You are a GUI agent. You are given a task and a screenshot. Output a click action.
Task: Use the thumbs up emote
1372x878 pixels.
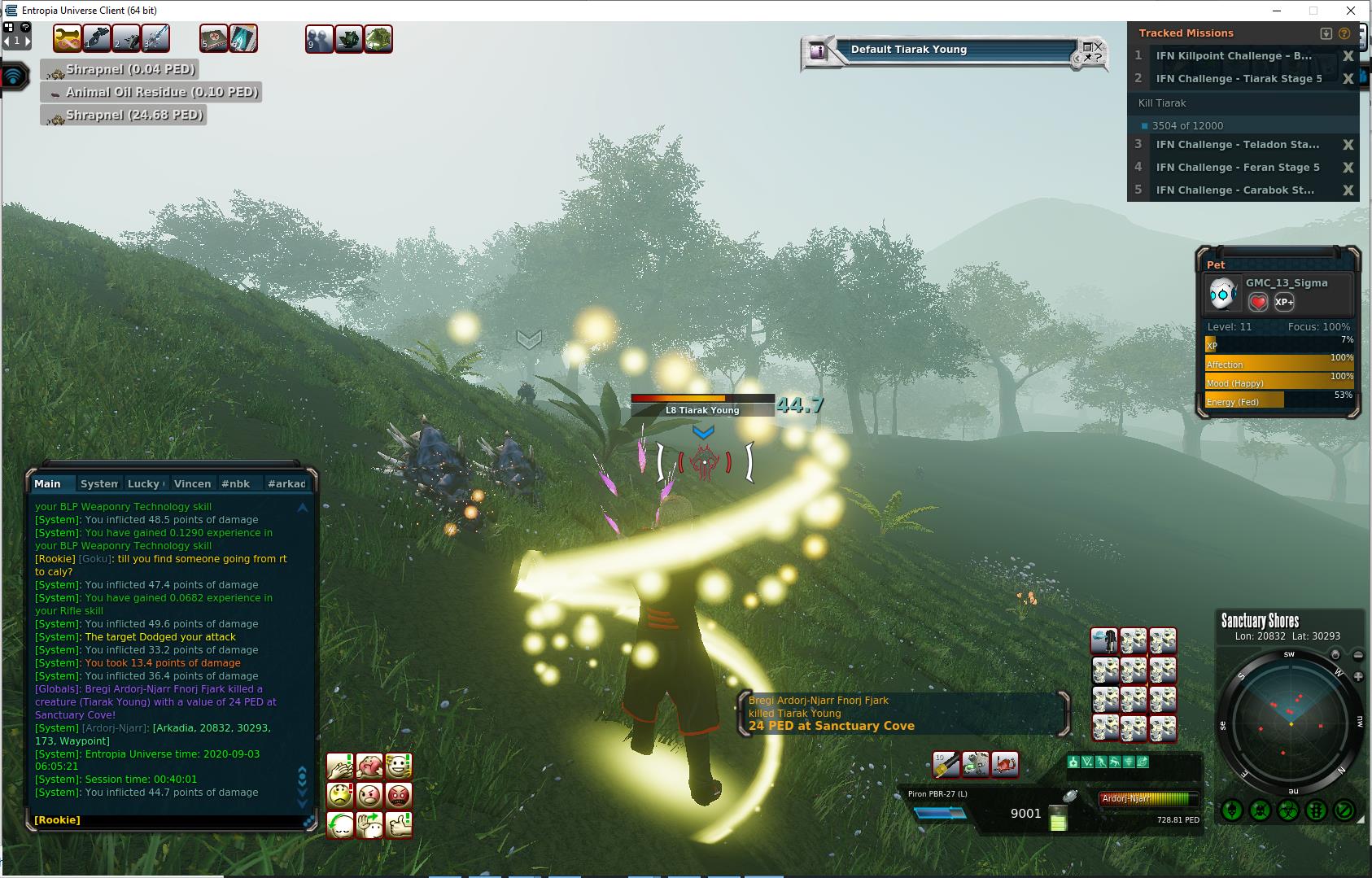(399, 824)
